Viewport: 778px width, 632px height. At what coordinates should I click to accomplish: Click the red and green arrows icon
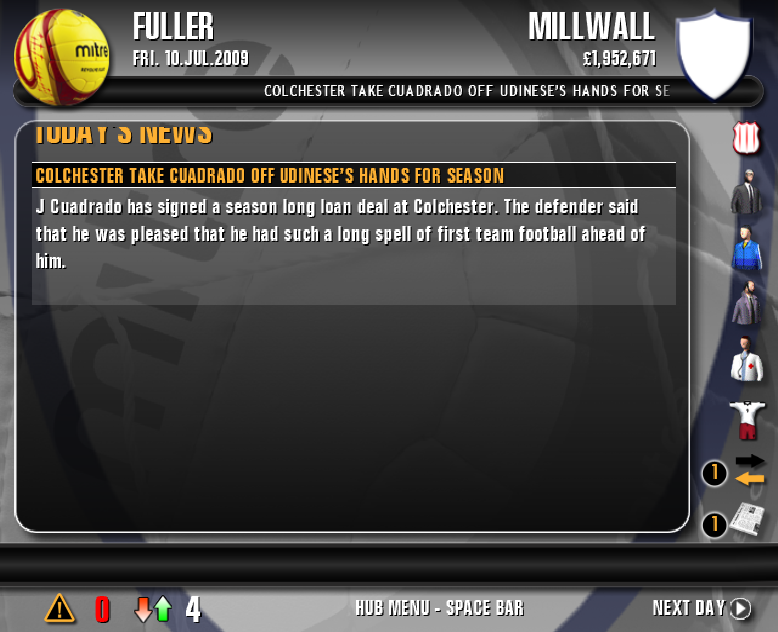pyautogui.click(x=153, y=608)
